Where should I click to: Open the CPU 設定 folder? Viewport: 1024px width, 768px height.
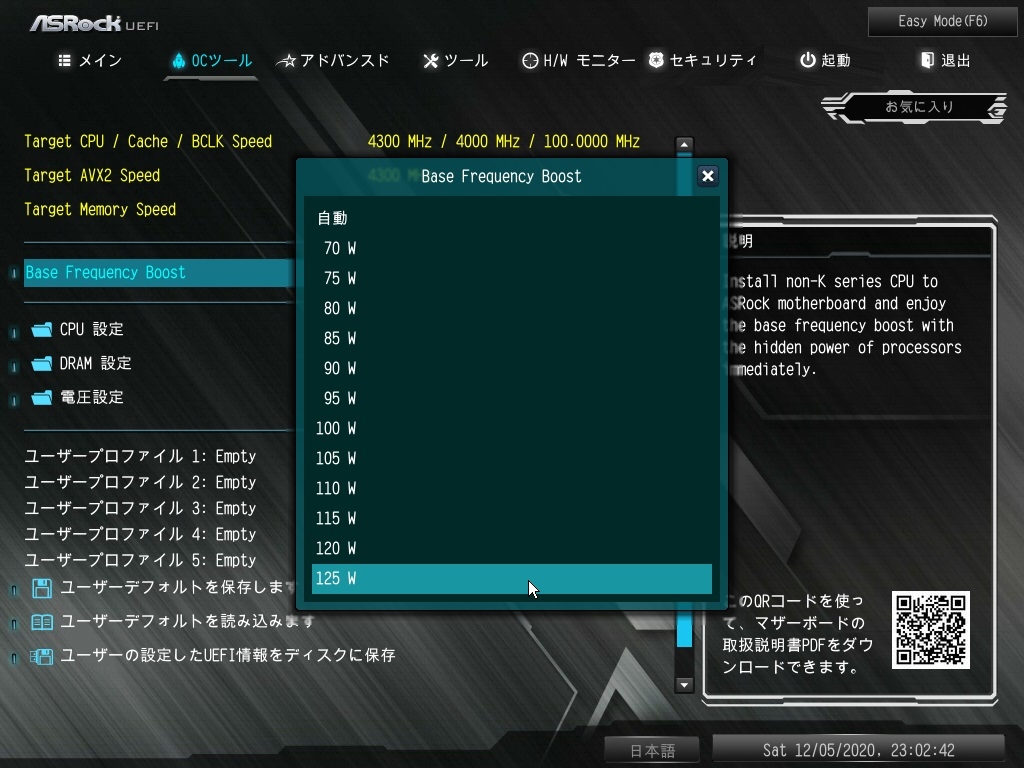pyautogui.click(x=91, y=330)
